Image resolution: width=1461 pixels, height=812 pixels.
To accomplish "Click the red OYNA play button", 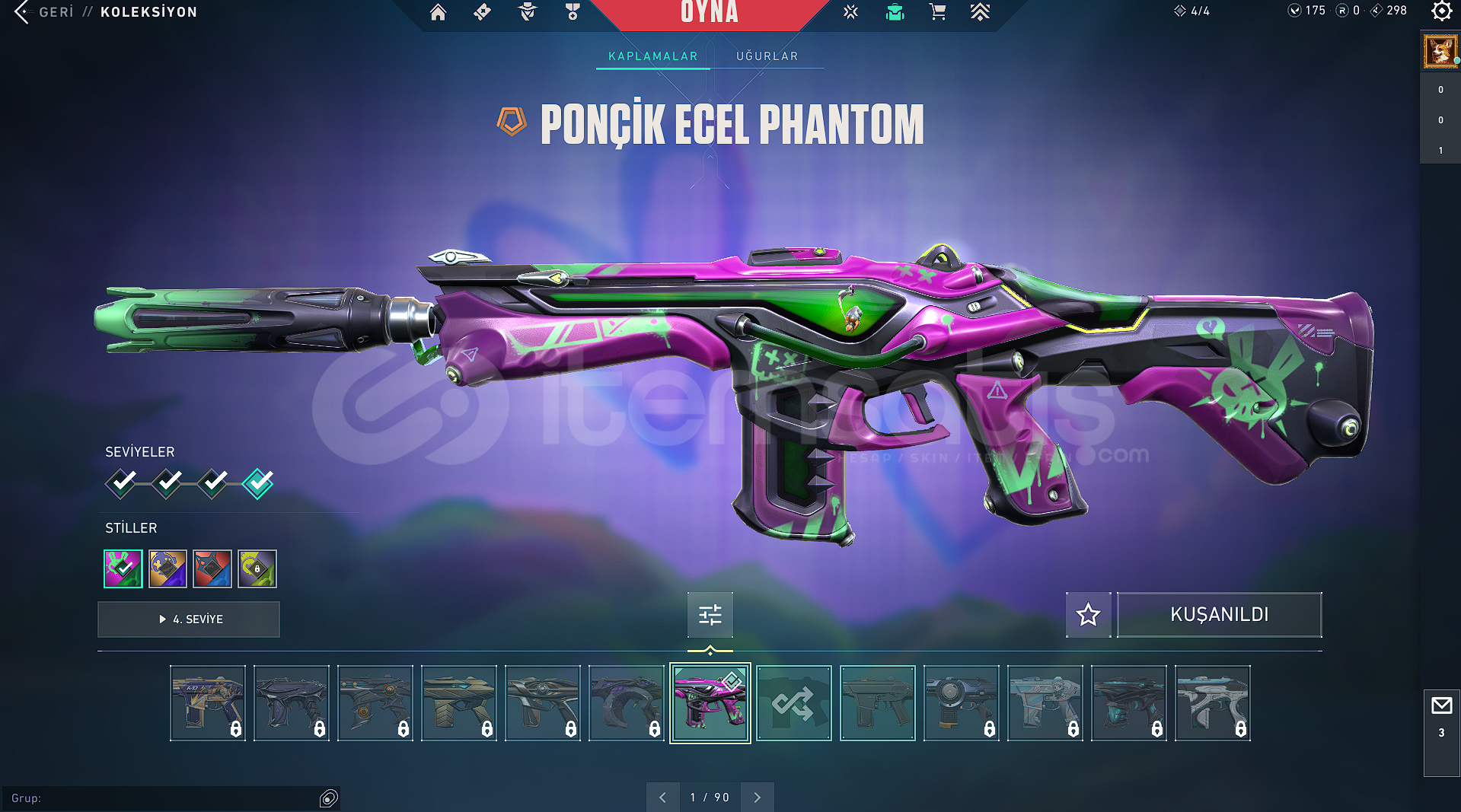I will [709, 13].
